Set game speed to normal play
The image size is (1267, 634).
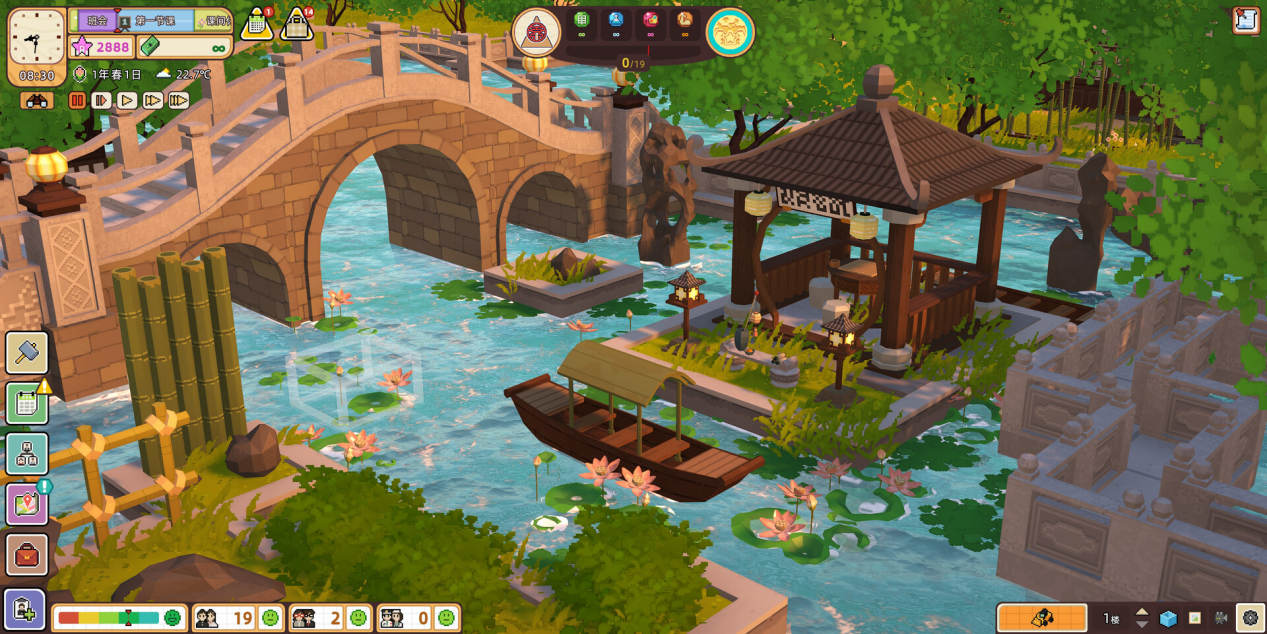pyautogui.click(x=127, y=100)
